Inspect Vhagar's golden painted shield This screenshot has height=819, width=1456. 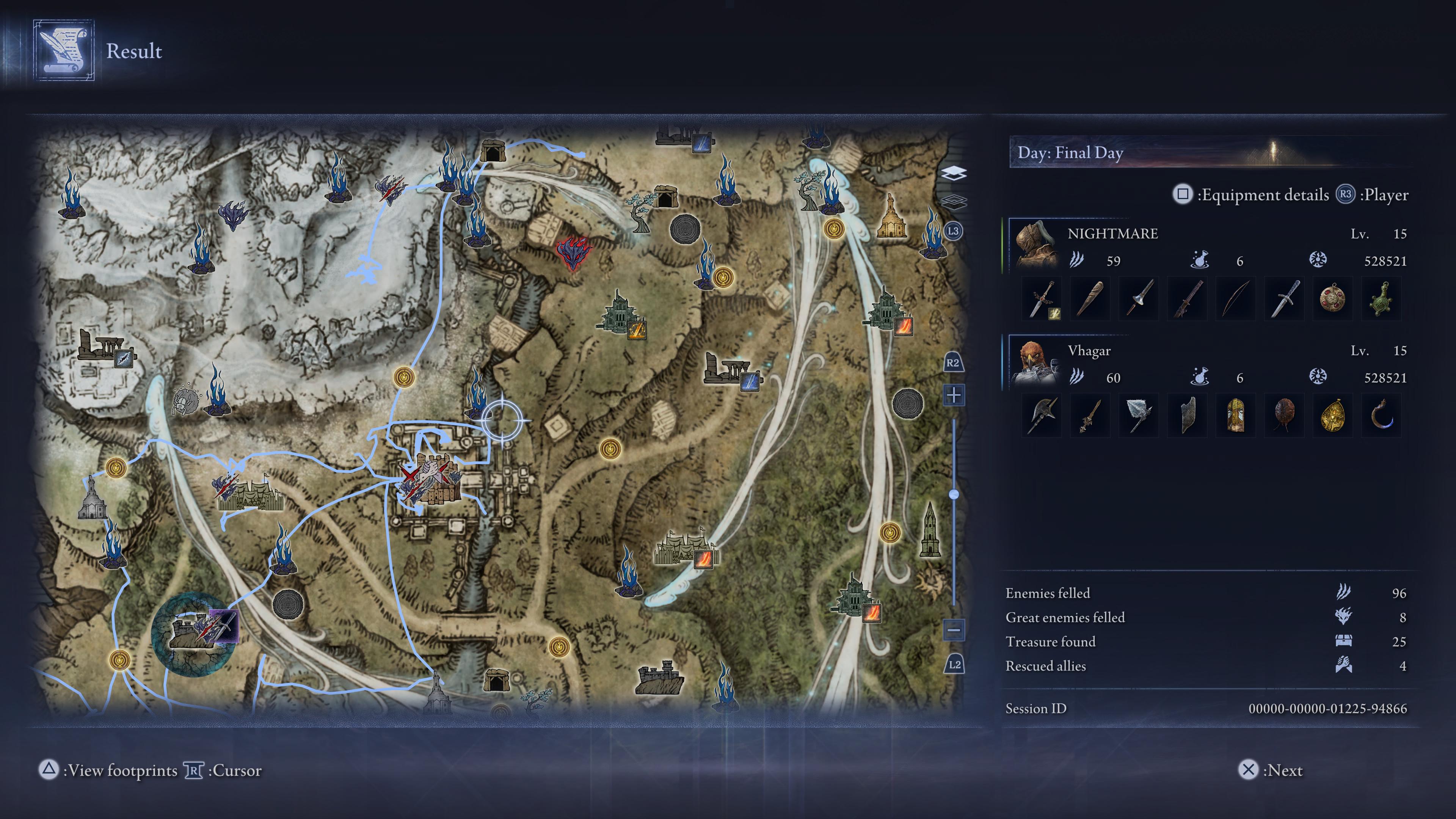(x=1236, y=416)
